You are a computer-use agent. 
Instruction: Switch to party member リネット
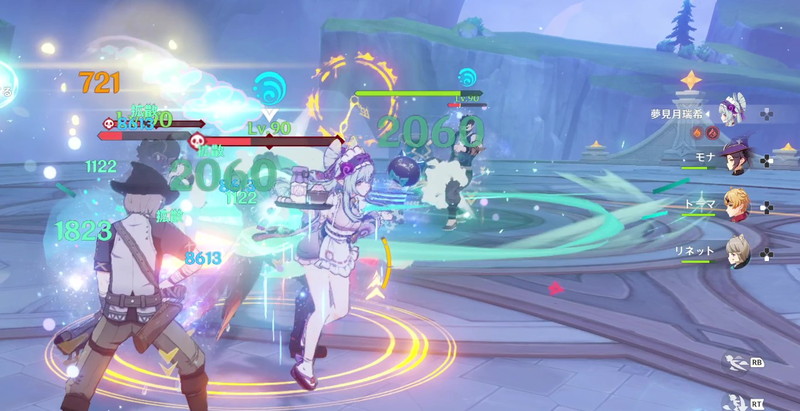[x=738, y=249]
